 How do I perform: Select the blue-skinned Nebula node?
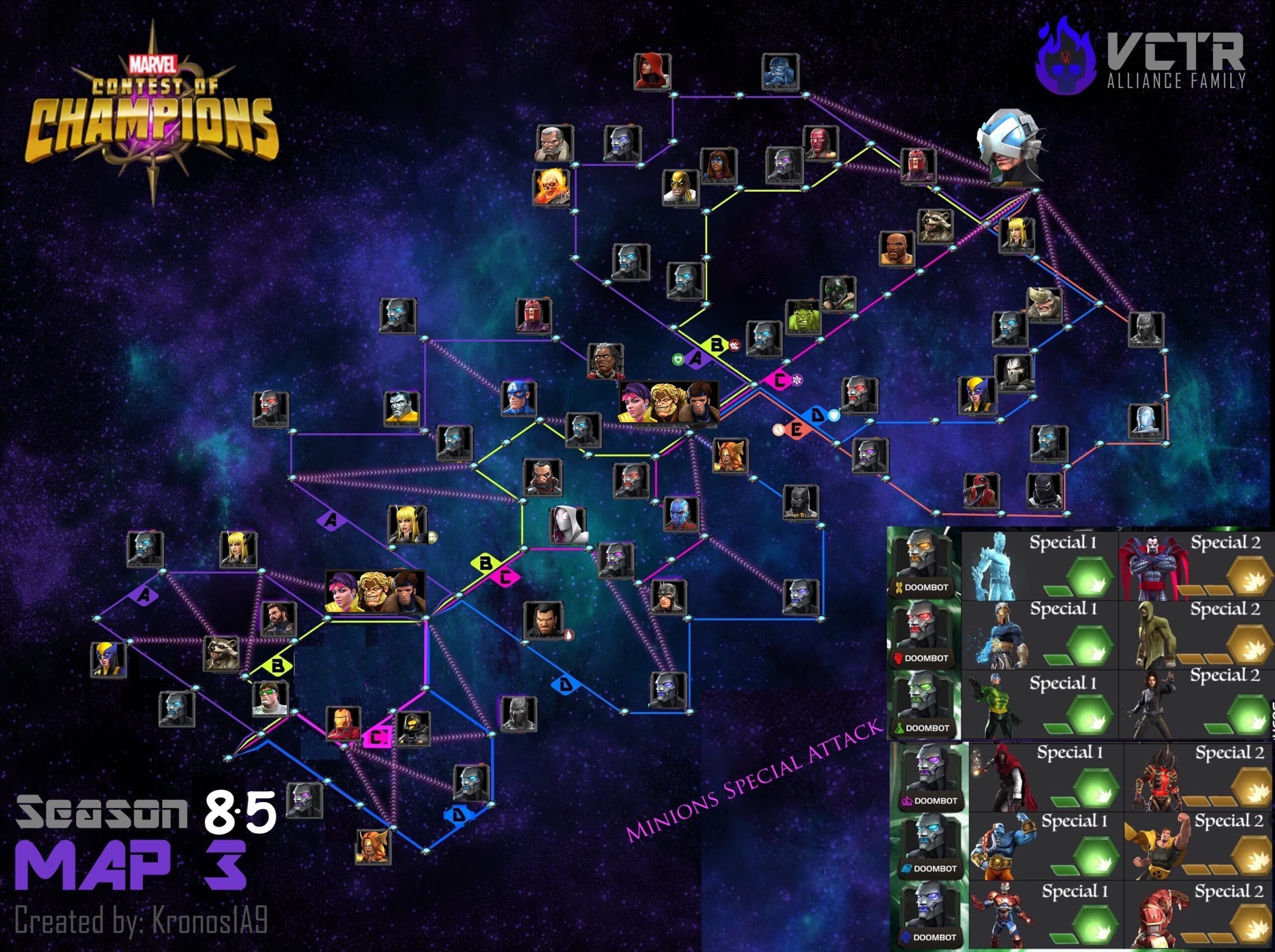coord(681,513)
